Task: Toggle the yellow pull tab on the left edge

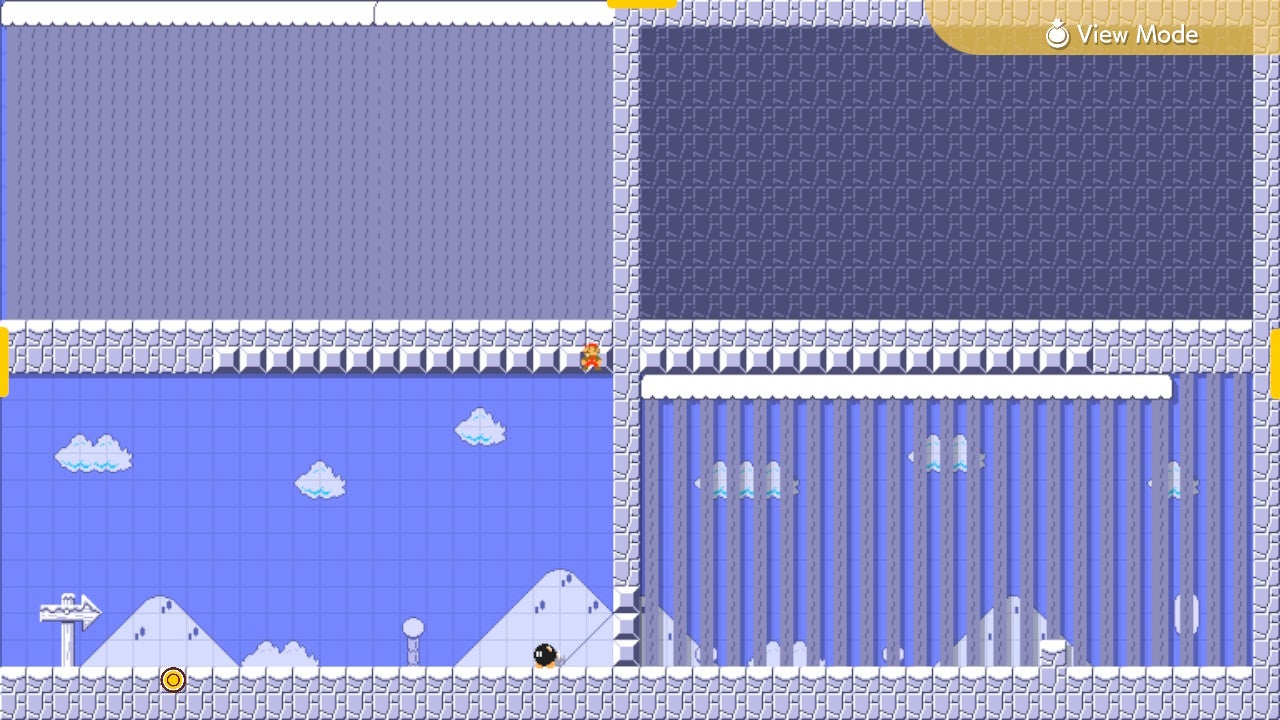Action: (x=5, y=362)
